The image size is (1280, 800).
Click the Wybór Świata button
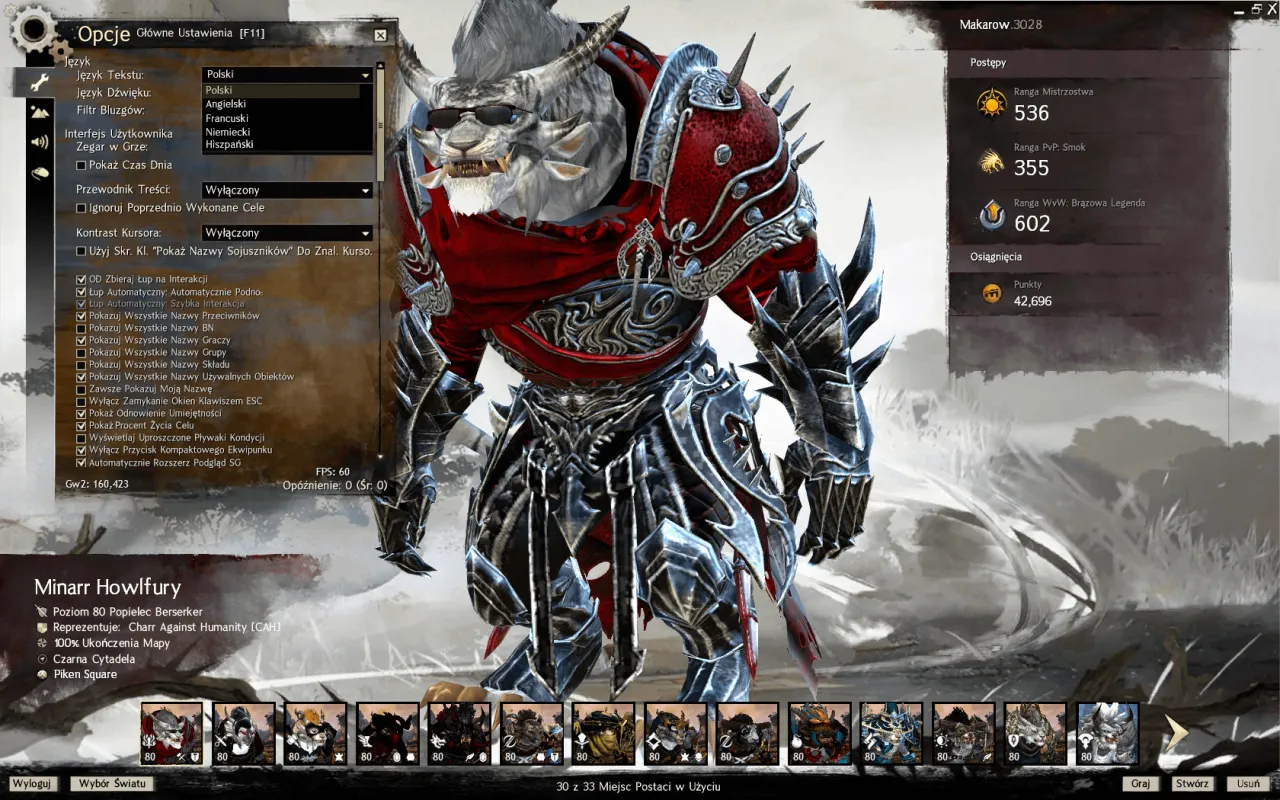pos(110,784)
